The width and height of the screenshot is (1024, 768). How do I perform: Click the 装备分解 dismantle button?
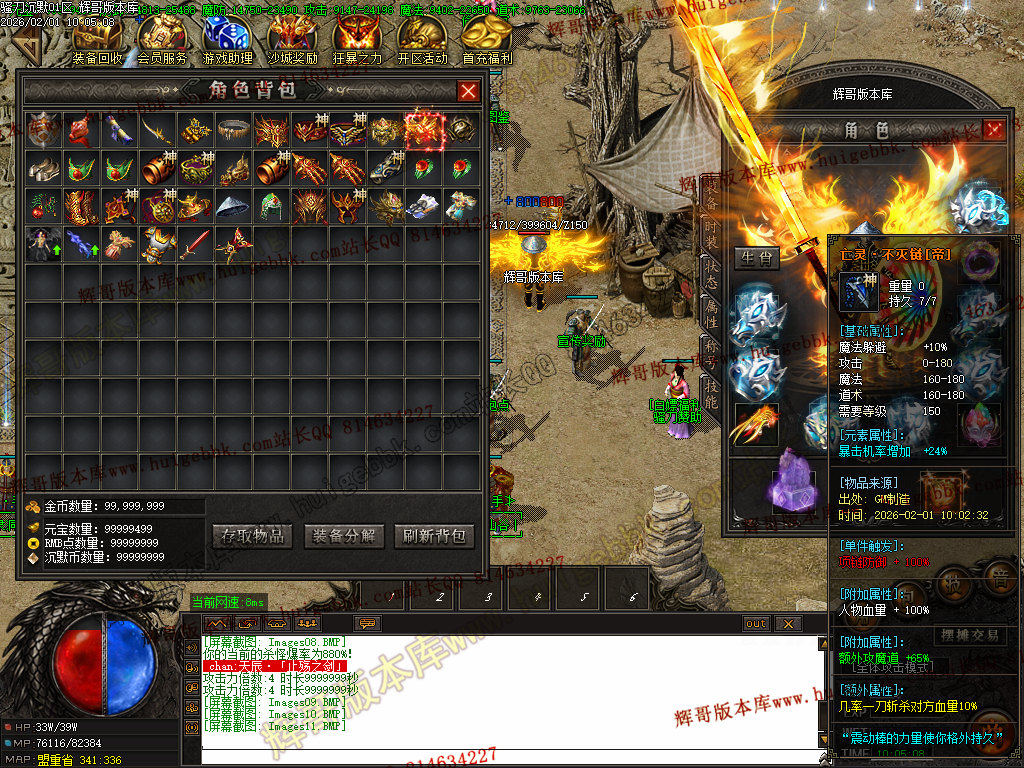[343, 536]
